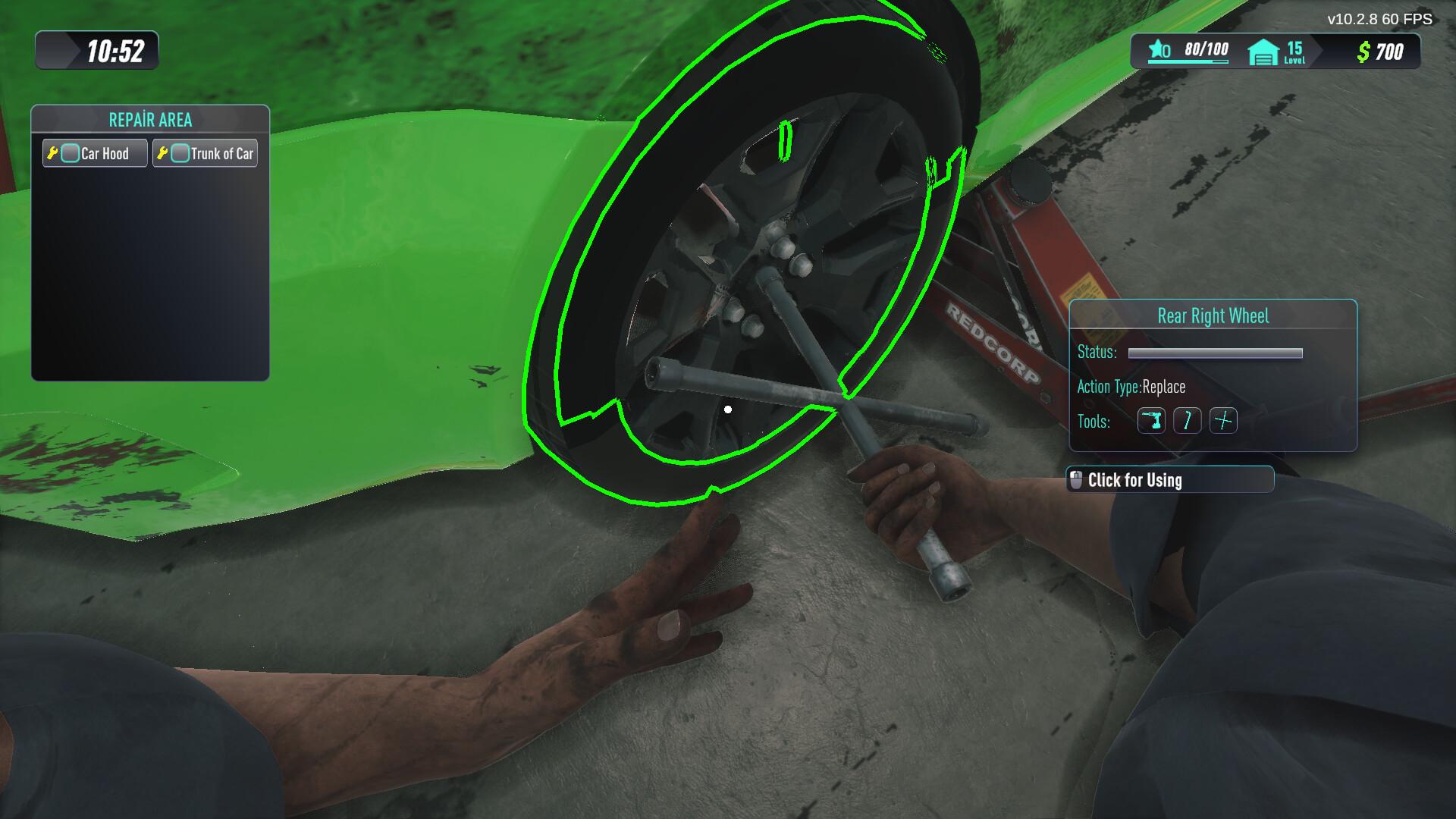The image size is (1456, 819).
Task: Click the wrench icon on Car Hood entry
Action: (x=53, y=152)
